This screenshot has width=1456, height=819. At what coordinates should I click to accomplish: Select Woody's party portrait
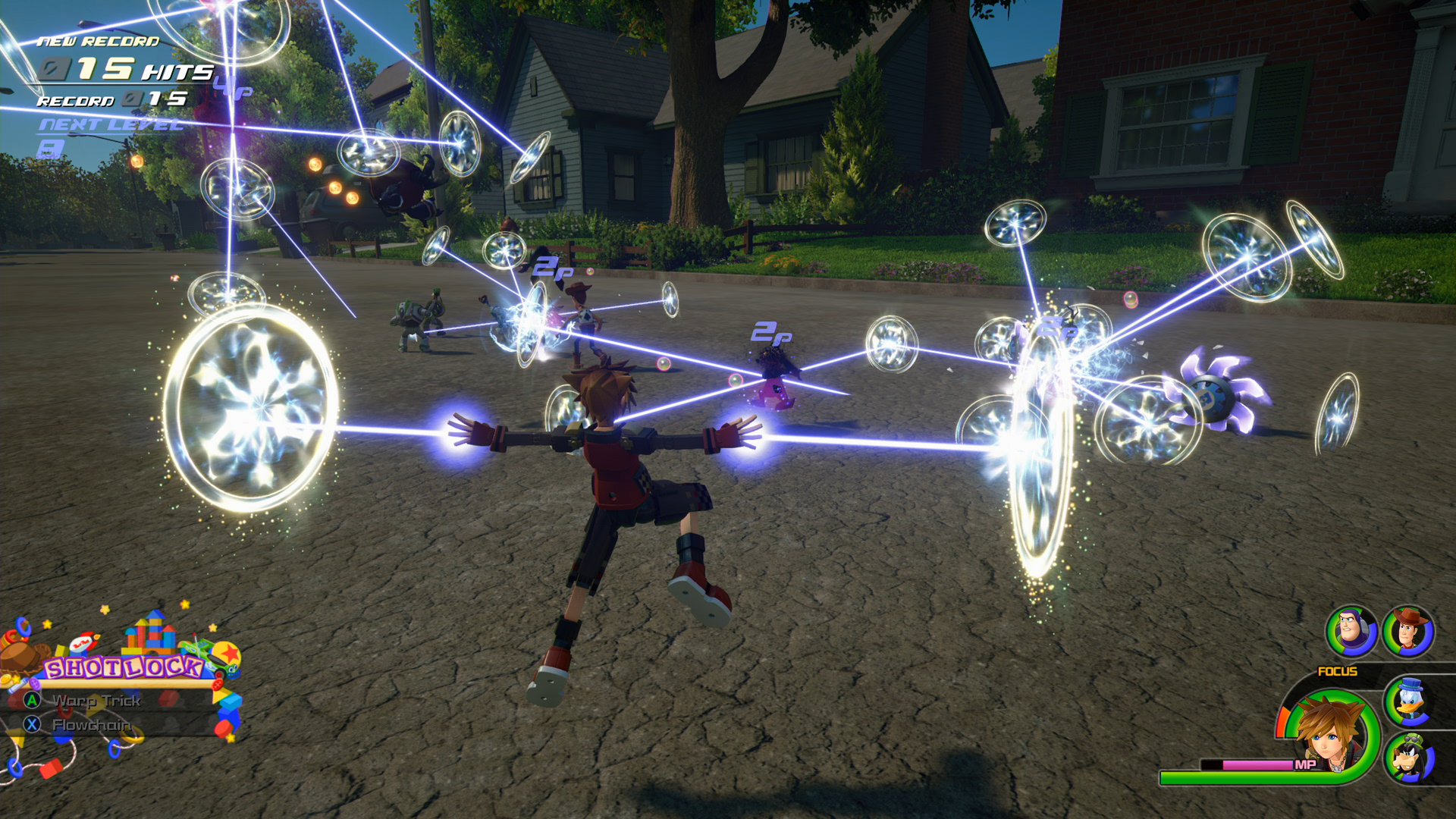(x=1408, y=631)
